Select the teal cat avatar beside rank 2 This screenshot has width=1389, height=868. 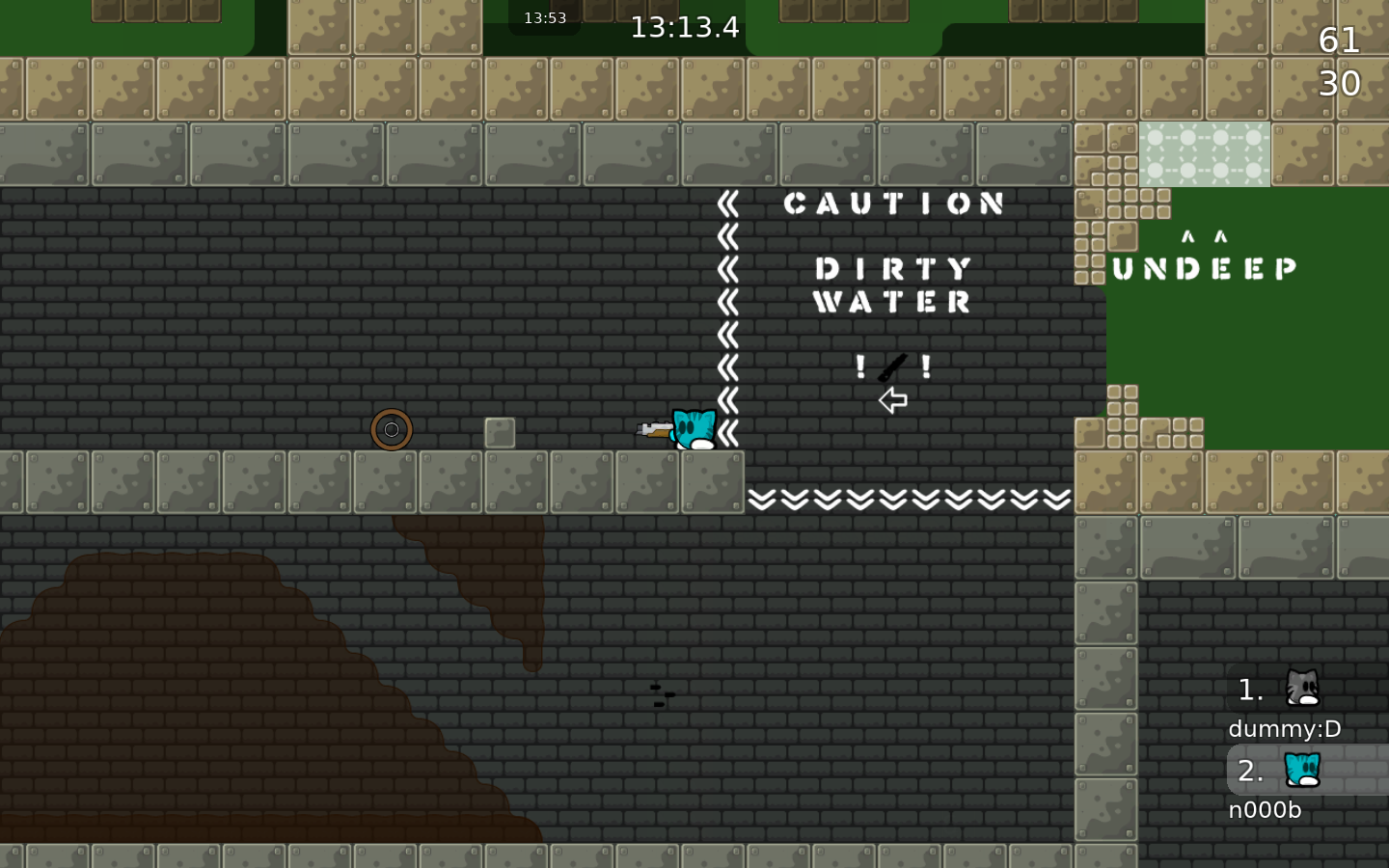click(x=1301, y=771)
